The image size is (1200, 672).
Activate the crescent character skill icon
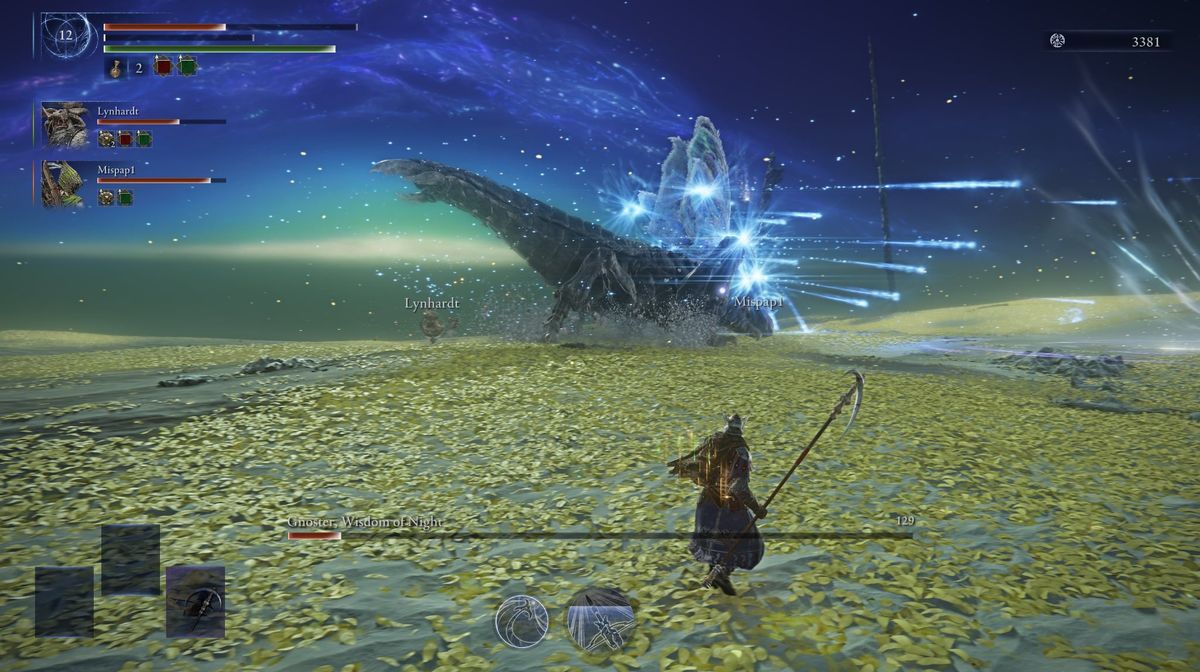[522, 620]
